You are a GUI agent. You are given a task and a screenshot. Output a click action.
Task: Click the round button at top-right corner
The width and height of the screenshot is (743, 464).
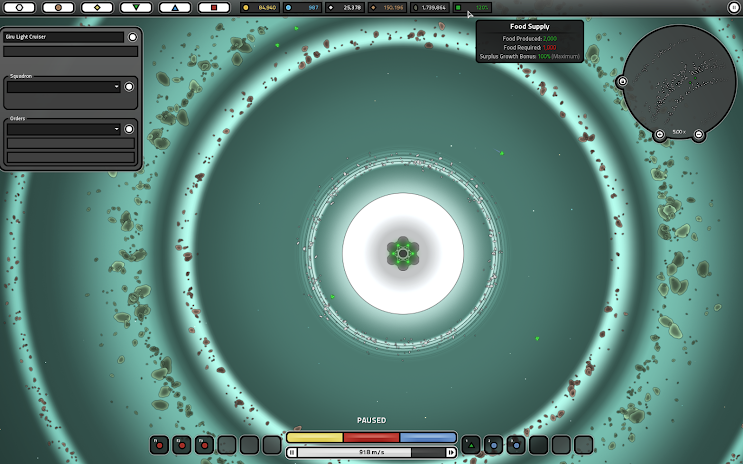(733, 7)
